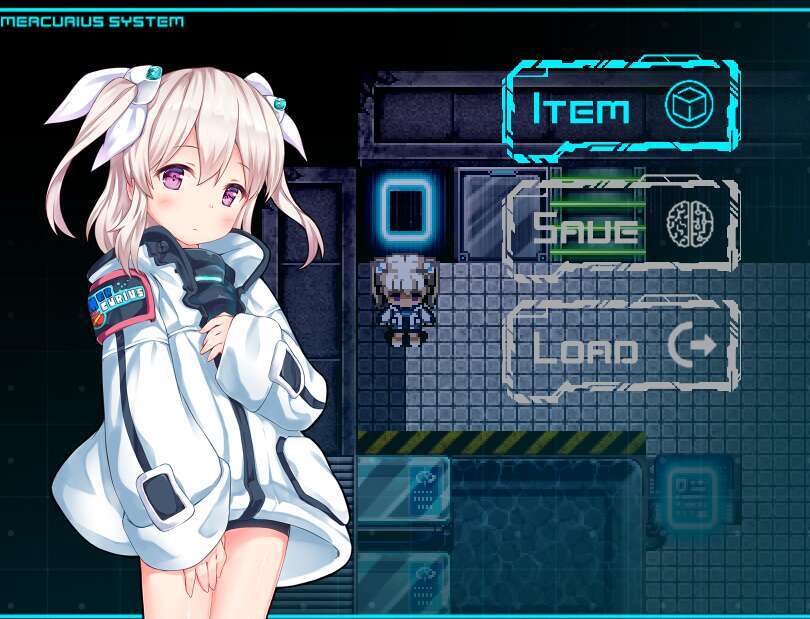Screen dimensions: 810x619
Task: Select the Load menu entry
Action: [x=621, y=349]
